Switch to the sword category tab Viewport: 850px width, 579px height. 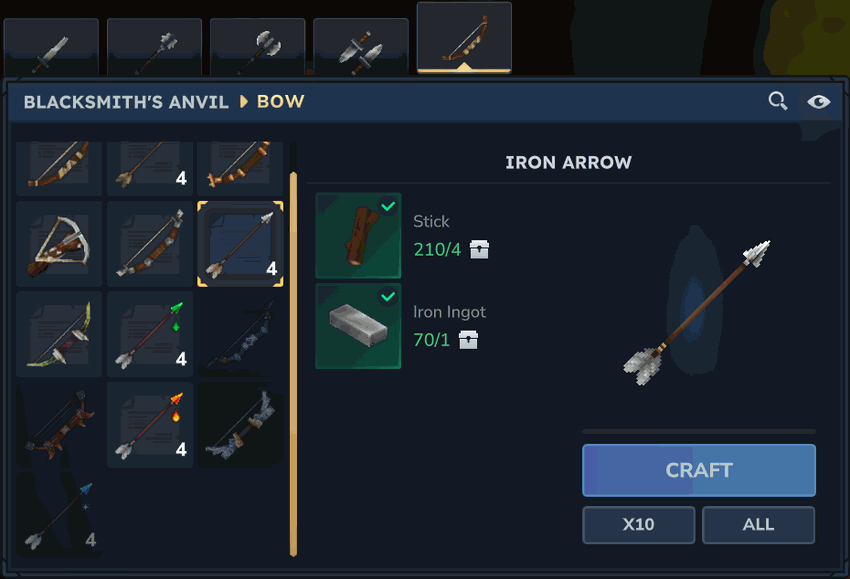(x=51, y=47)
